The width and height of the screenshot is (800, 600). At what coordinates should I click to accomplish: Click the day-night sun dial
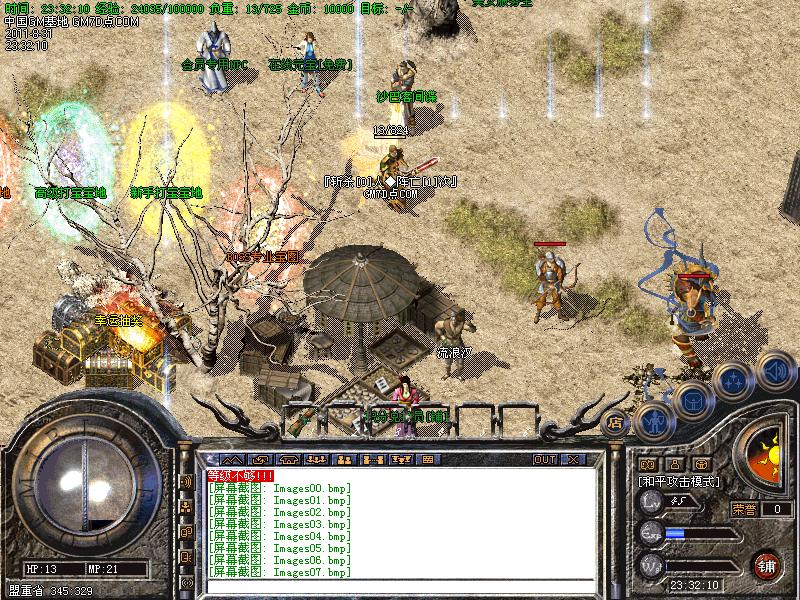(x=764, y=451)
